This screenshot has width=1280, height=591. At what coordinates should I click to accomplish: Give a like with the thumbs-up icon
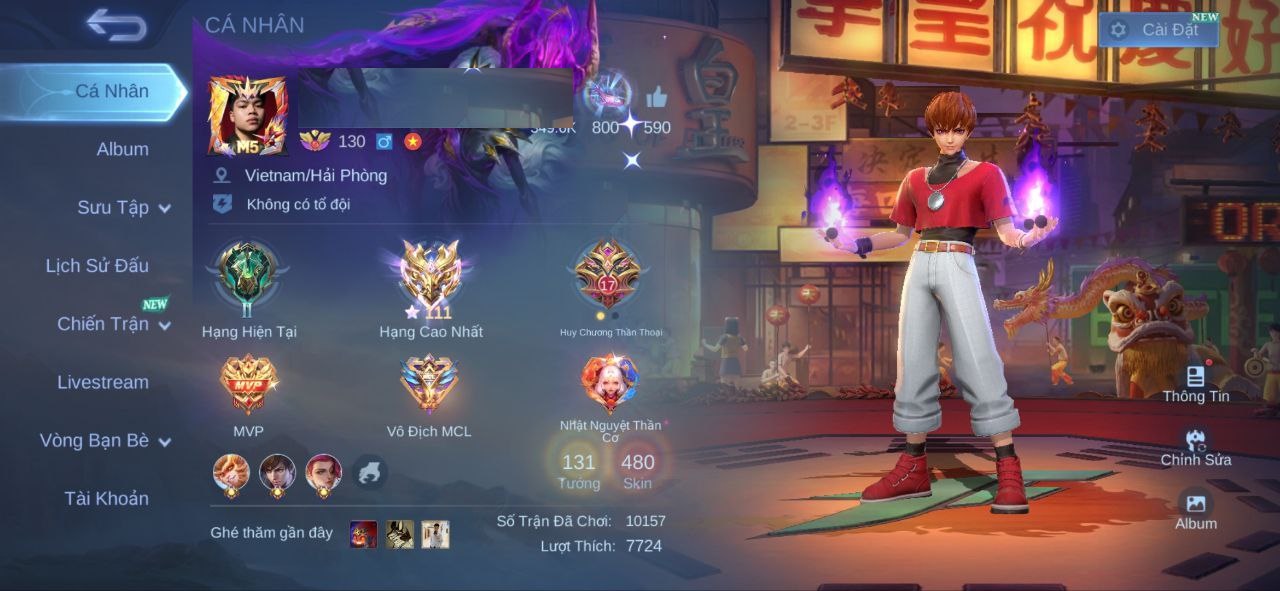pos(657,98)
